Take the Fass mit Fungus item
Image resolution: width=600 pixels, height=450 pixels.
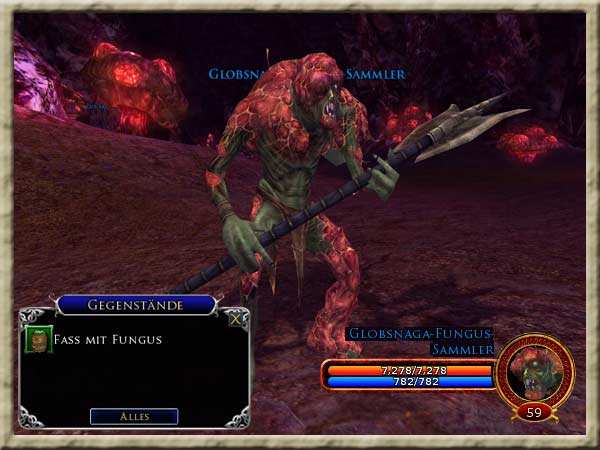point(39,339)
